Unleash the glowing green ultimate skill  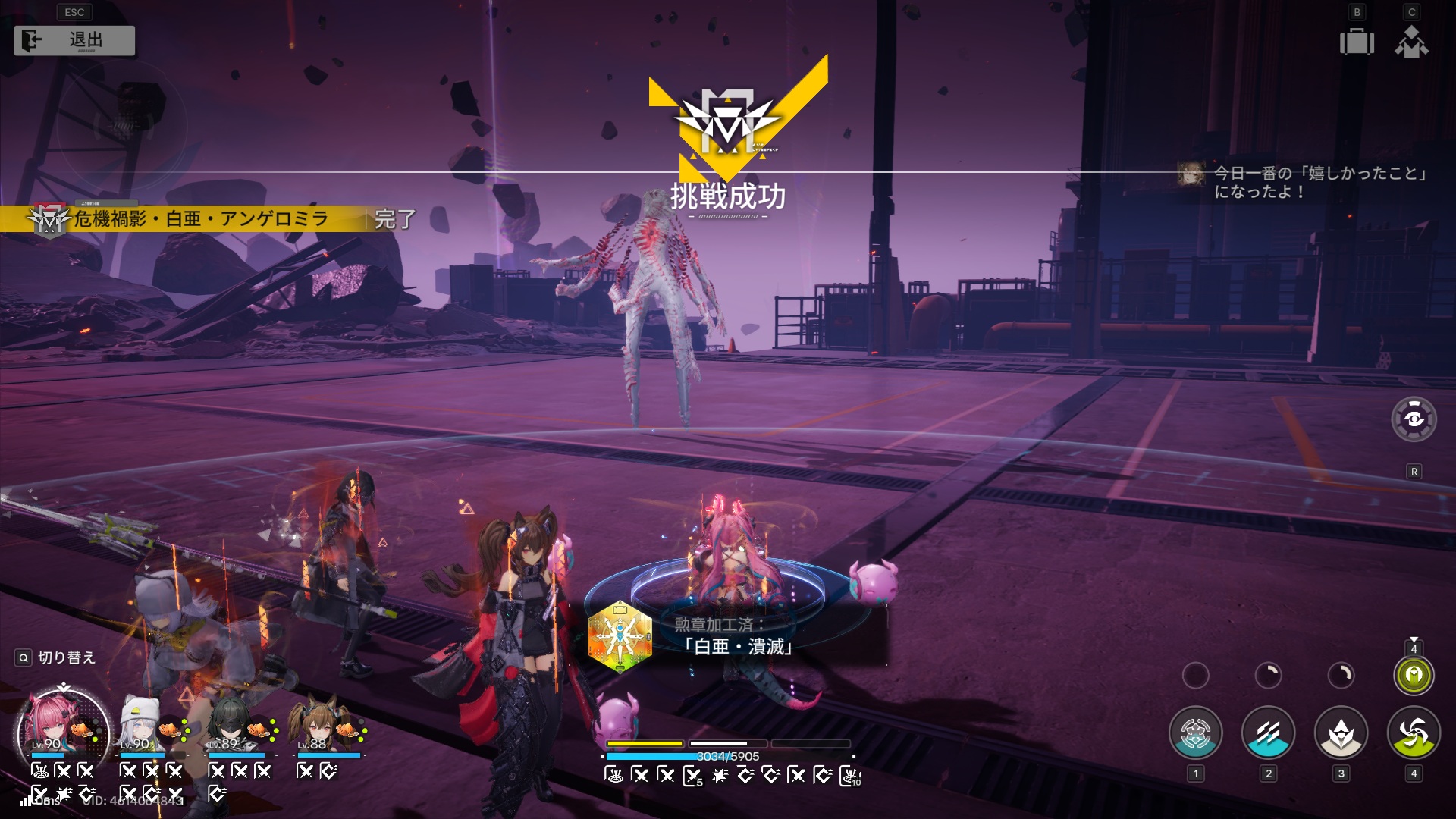[x=1414, y=675]
